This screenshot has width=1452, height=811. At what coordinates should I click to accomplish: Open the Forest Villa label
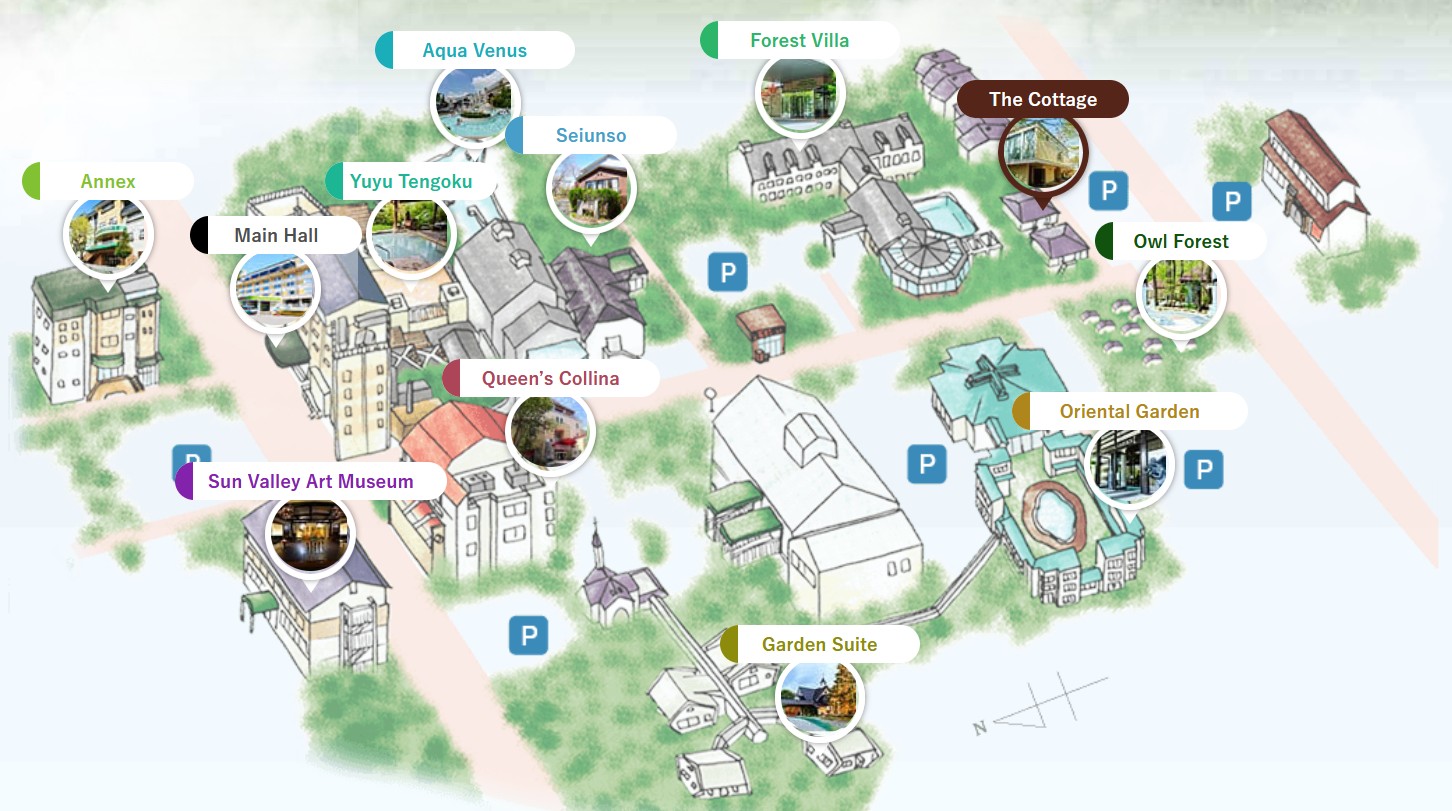pyautogui.click(x=799, y=41)
